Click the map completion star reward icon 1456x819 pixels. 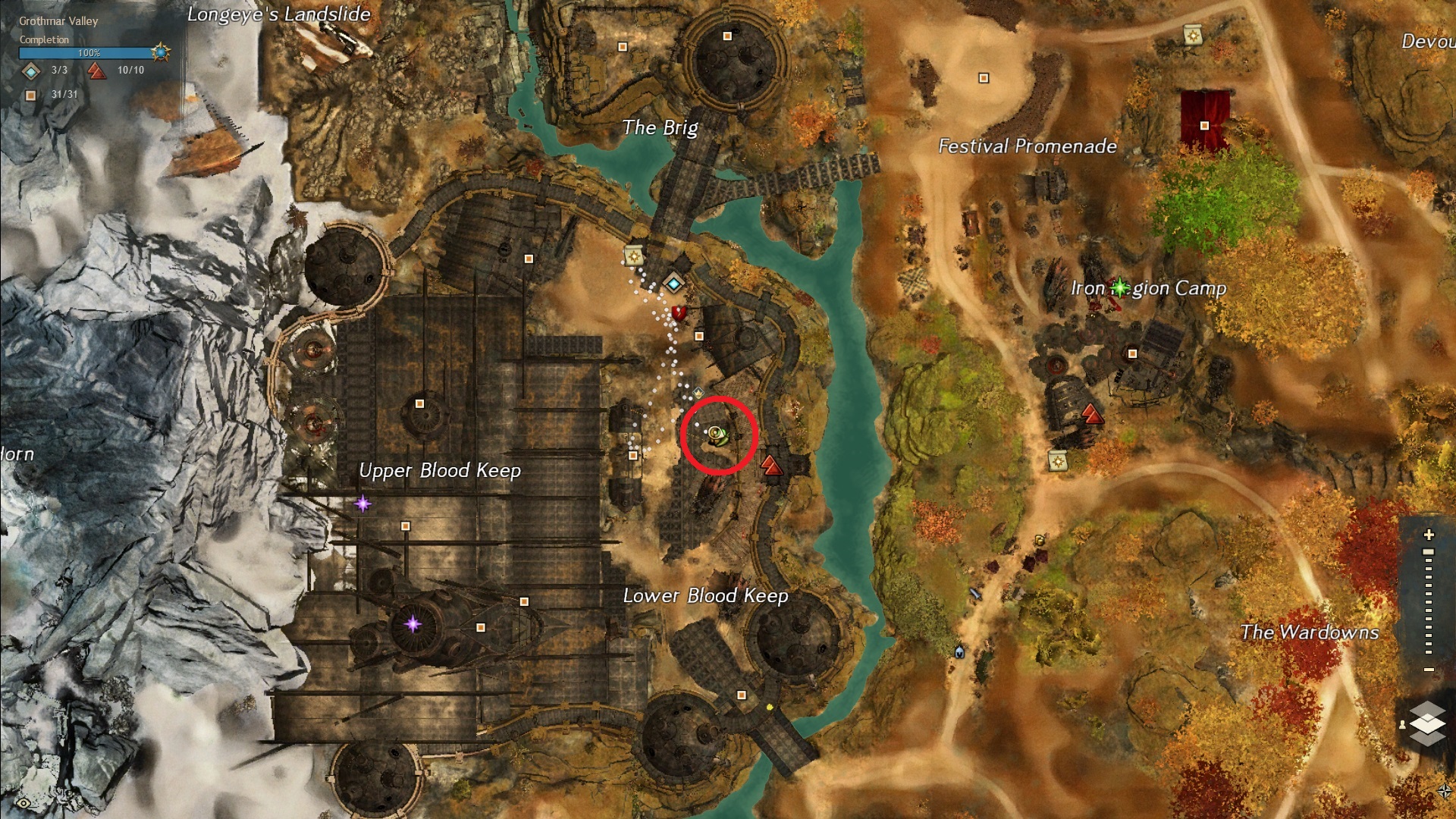160,52
